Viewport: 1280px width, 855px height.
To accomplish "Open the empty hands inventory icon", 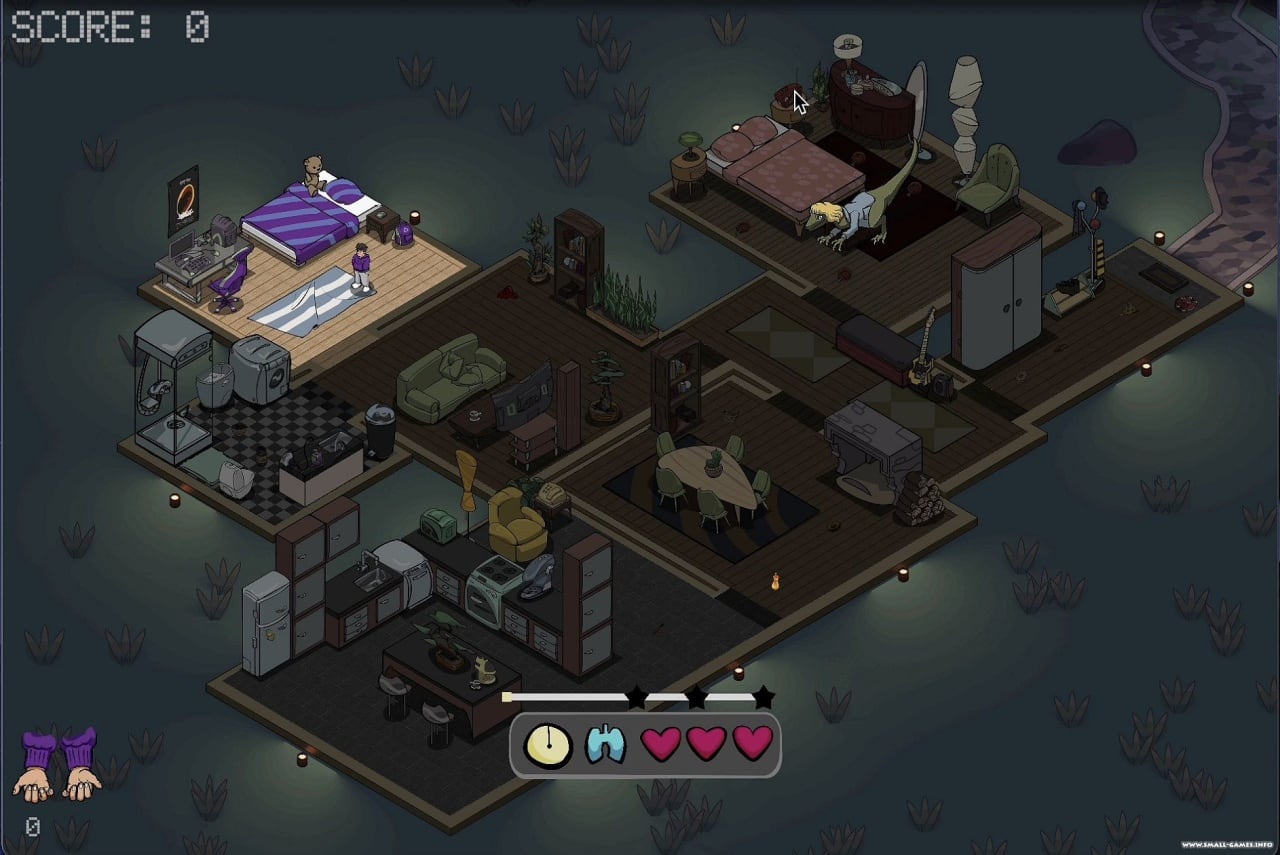I will (x=58, y=765).
